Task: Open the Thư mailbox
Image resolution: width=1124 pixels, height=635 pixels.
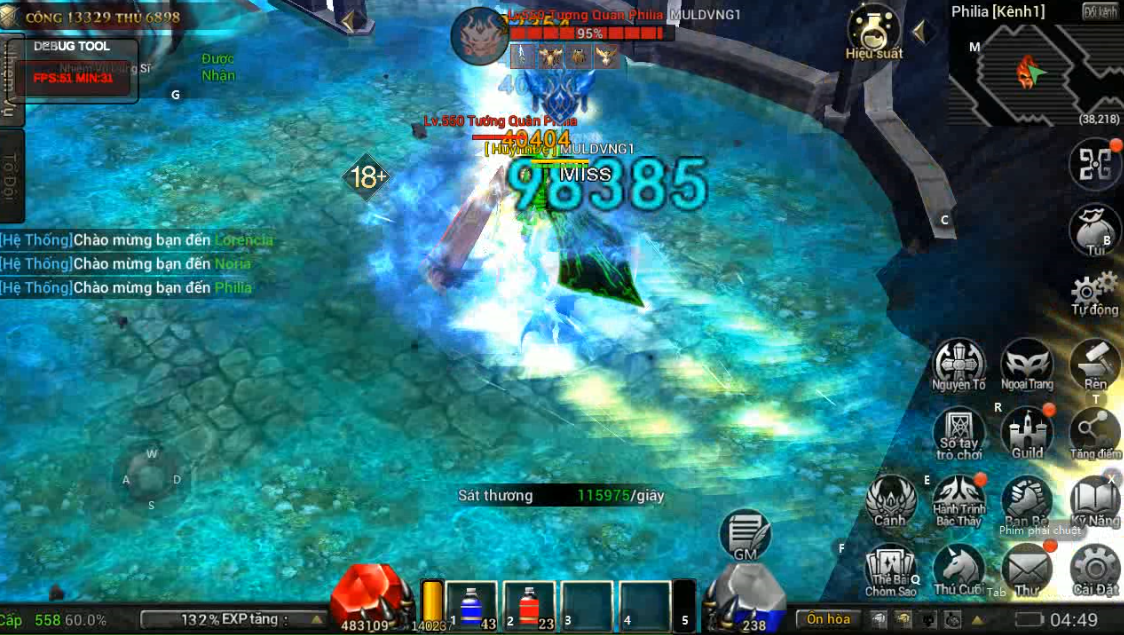Action: click(1027, 568)
